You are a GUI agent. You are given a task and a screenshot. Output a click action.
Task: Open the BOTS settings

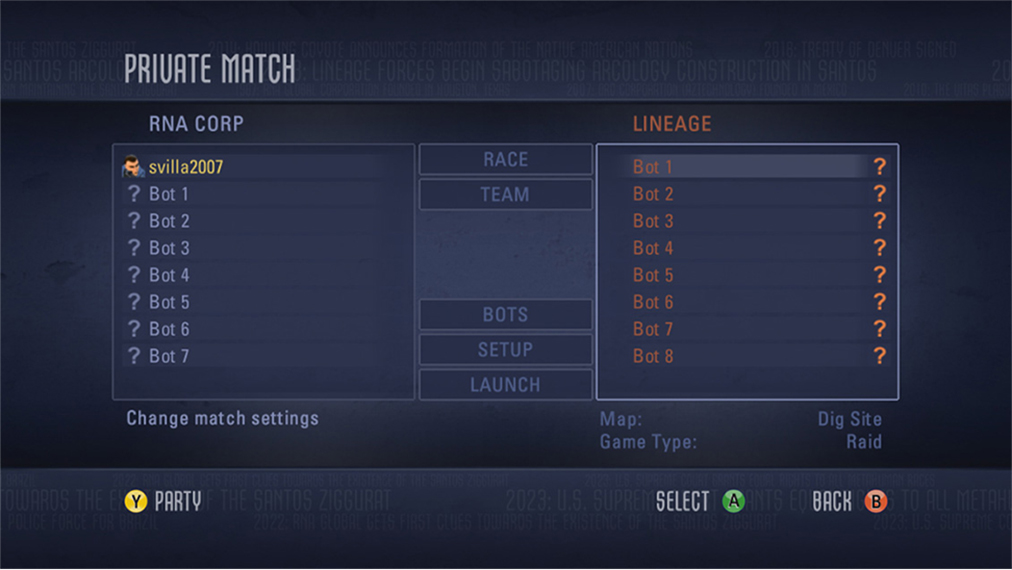coord(505,315)
